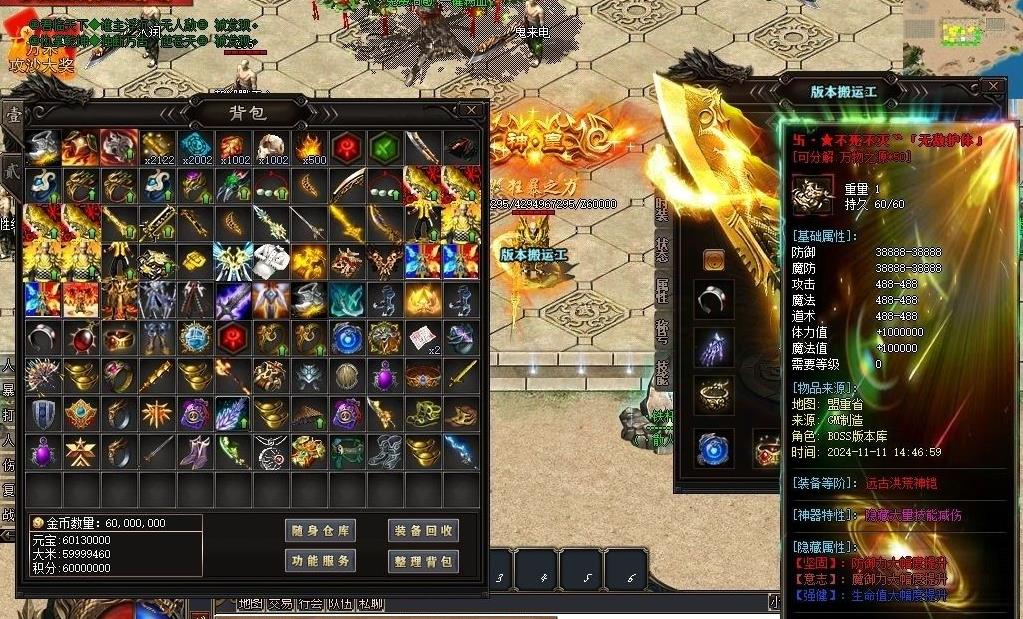
Task: Switch to the 状态 status tab
Action: [x=662, y=248]
